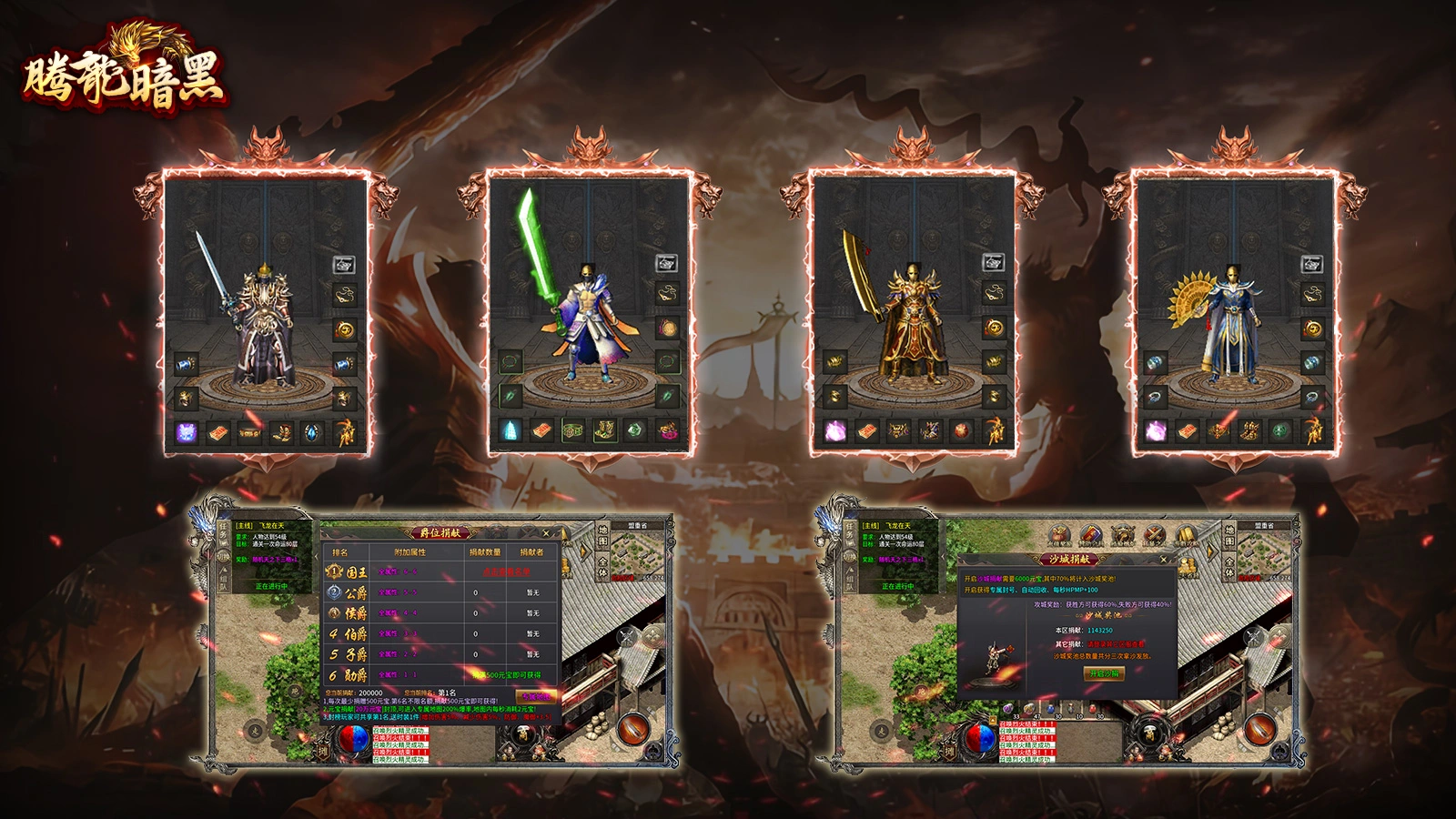
Task: Select the cyan crystal tower equipment slot
Action: (511, 430)
